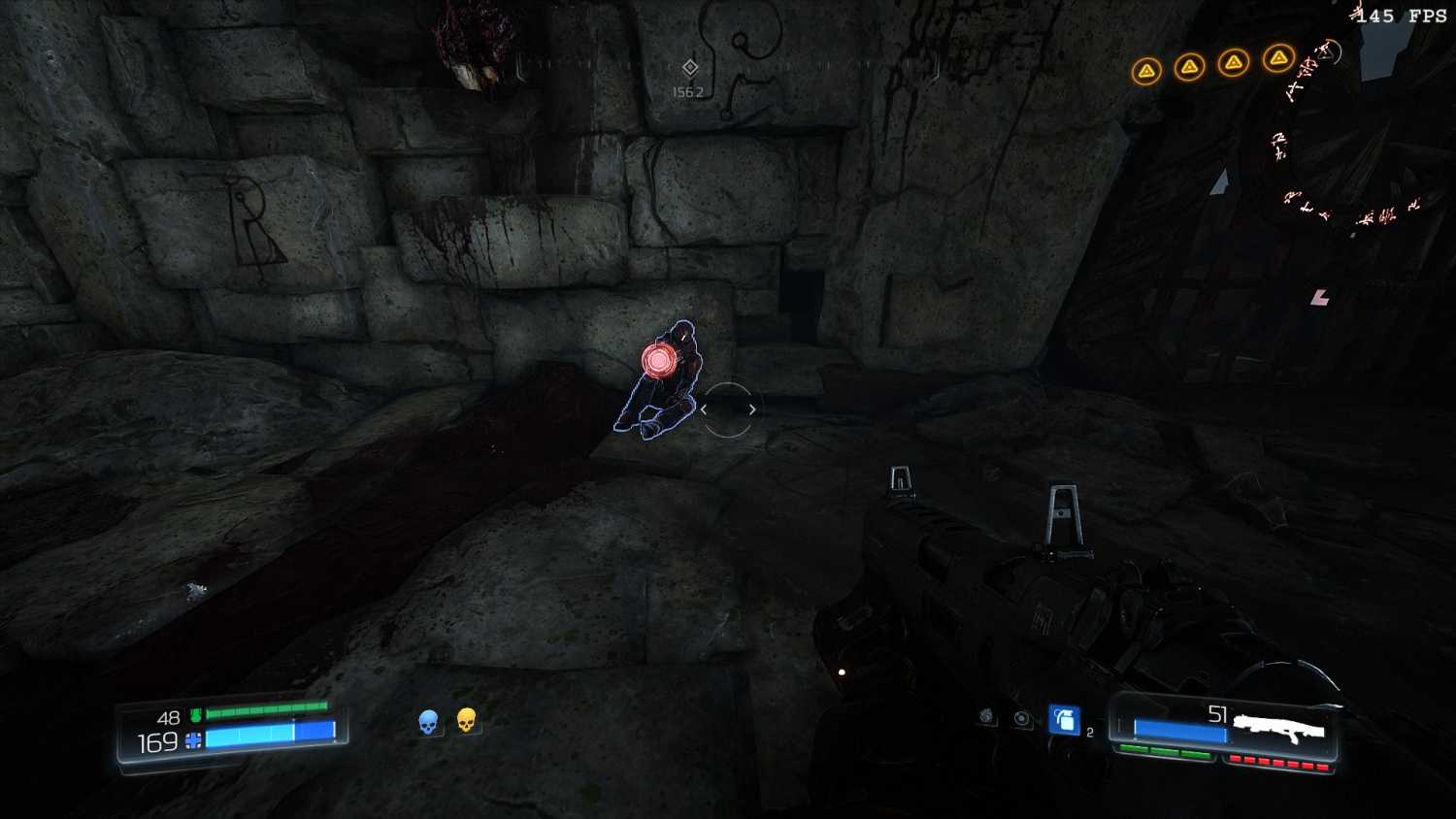1456x819 pixels.
Task: Select the yellow skull key icon
Action: click(466, 720)
